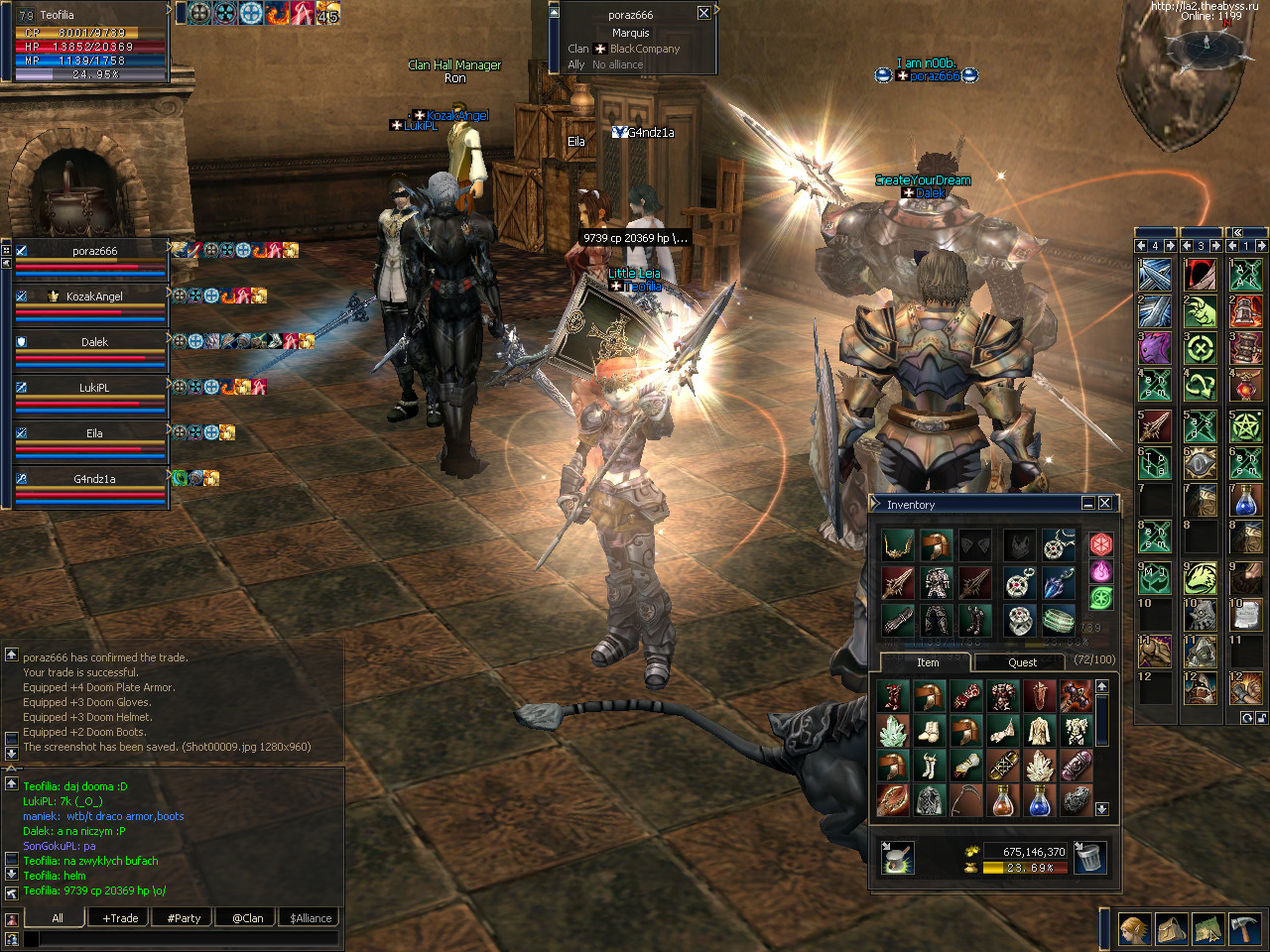Use the blue potion hotbar slot
This screenshot has height=952, width=1270.
point(1245,499)
